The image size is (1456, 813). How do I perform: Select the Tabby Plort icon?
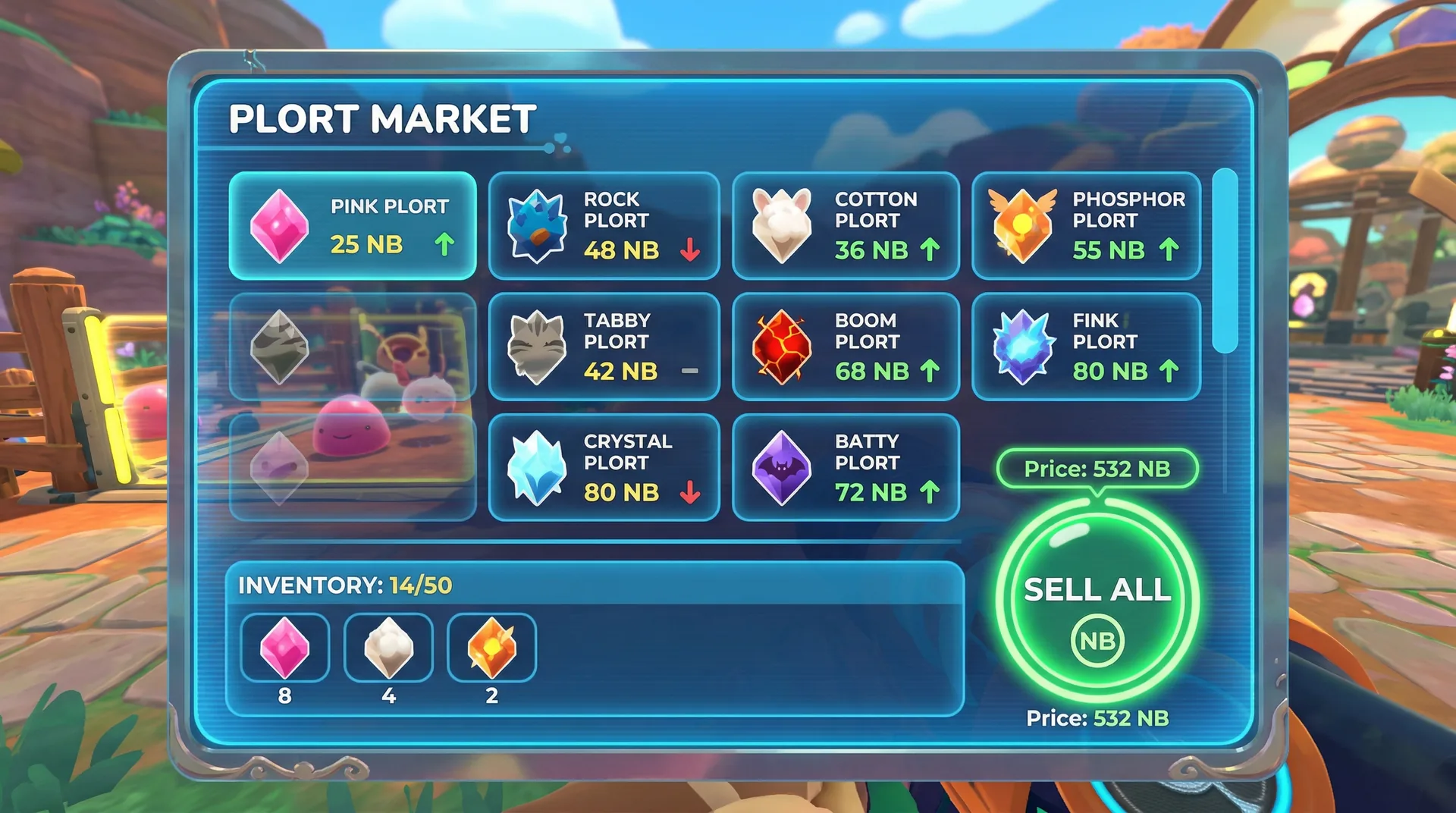pos(537,347)
